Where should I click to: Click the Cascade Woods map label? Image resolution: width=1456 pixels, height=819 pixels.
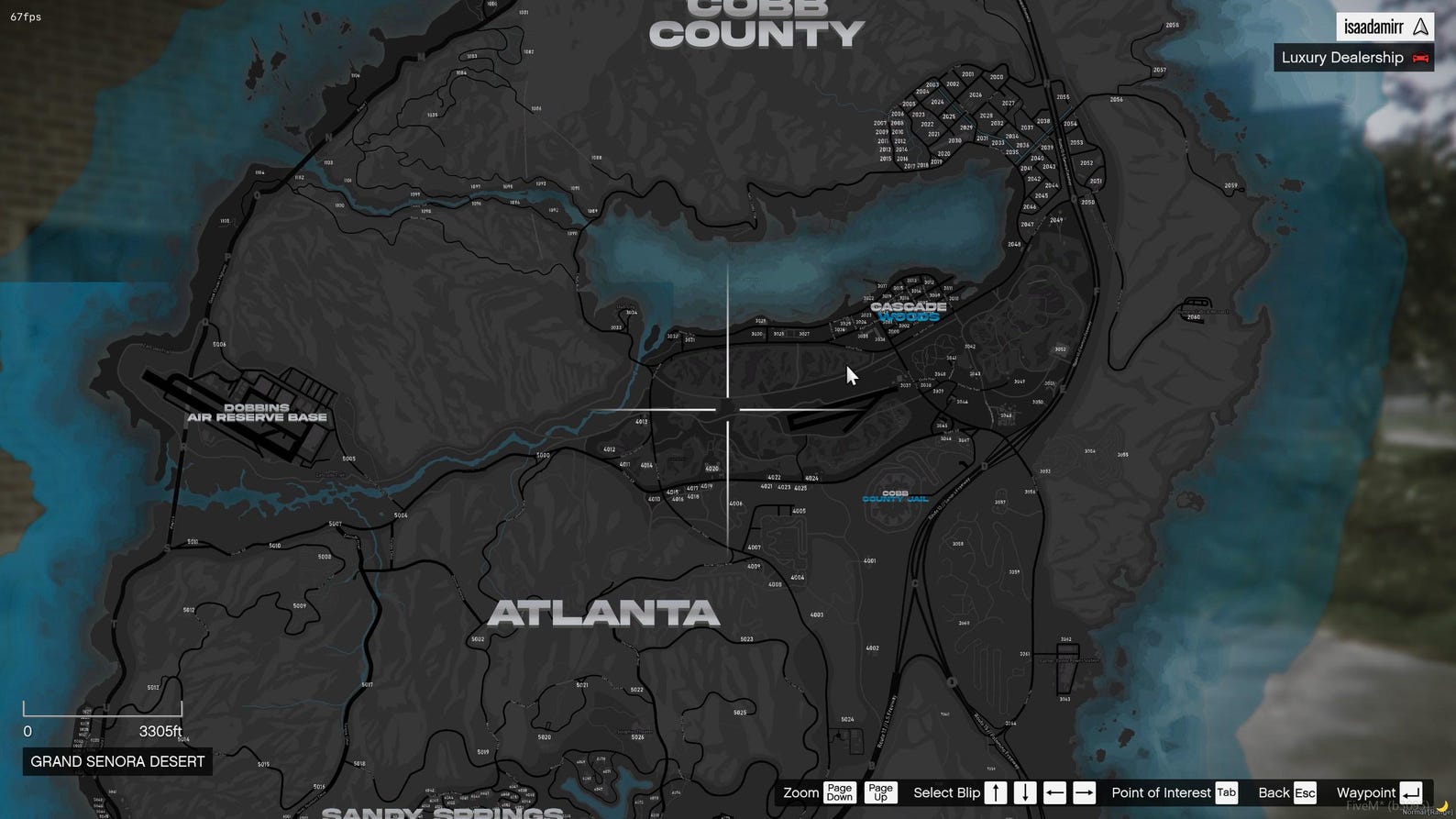[908, 312]
